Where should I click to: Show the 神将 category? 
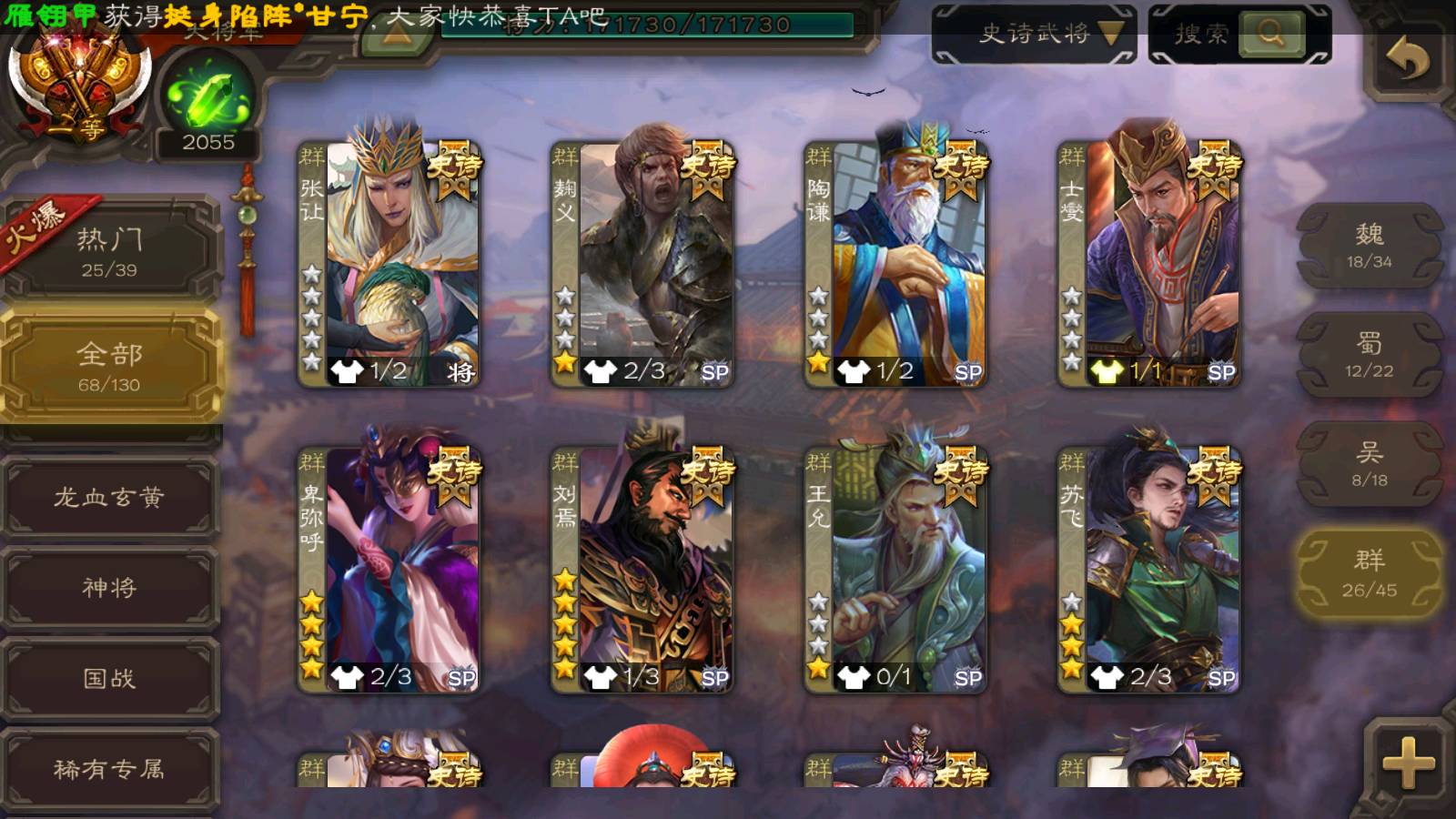tap(109, 588)
